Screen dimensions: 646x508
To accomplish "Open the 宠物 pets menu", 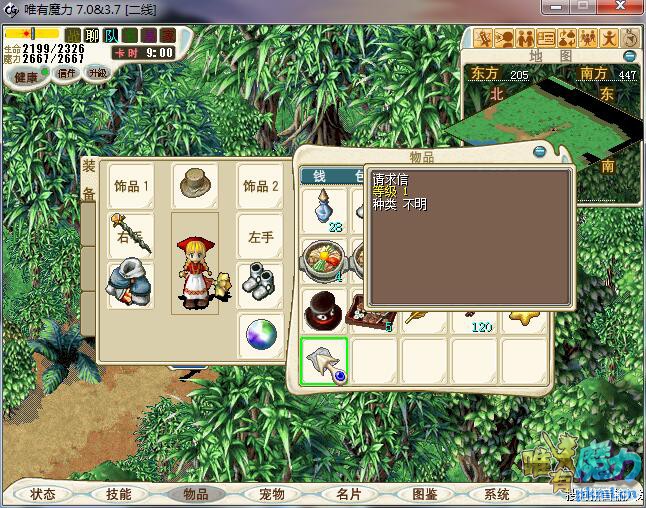I will tap(271, 494).
